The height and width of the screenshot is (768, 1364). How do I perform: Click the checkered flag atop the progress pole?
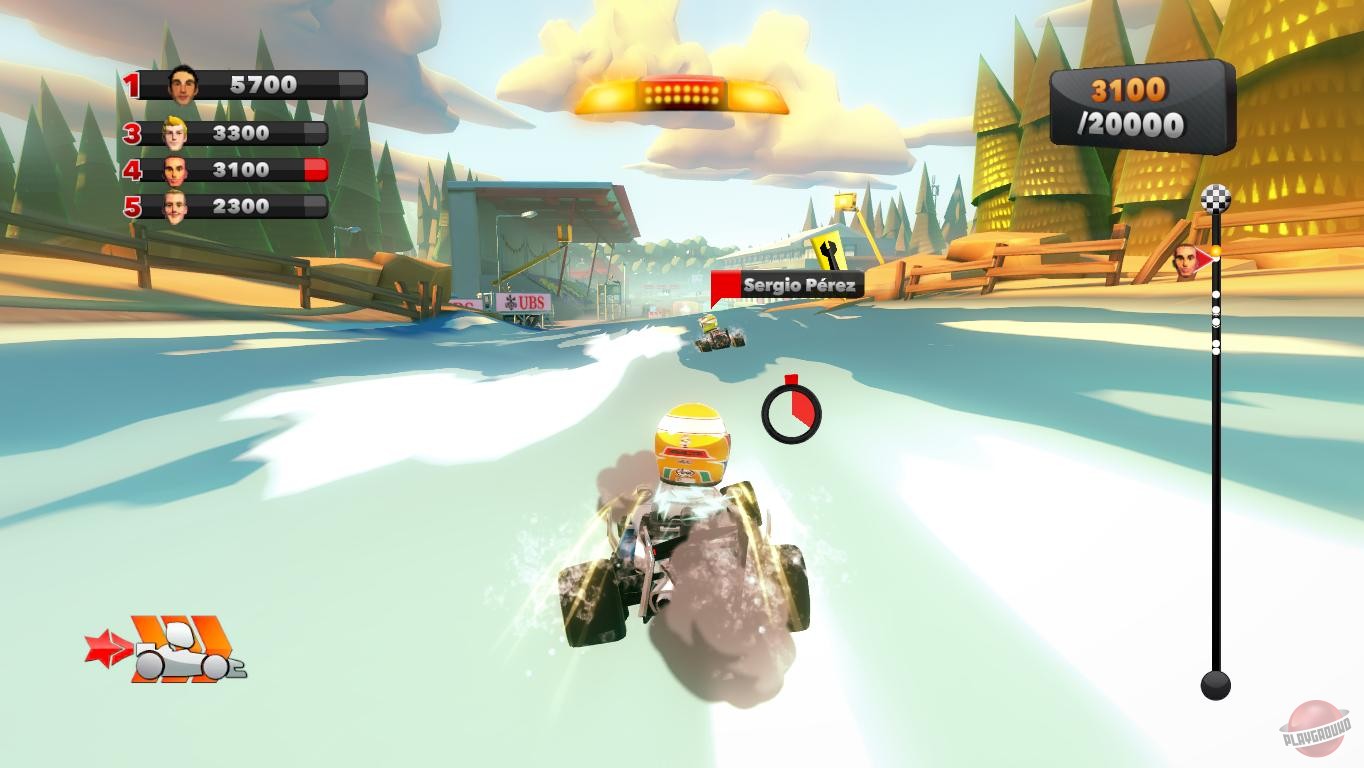1216,198
